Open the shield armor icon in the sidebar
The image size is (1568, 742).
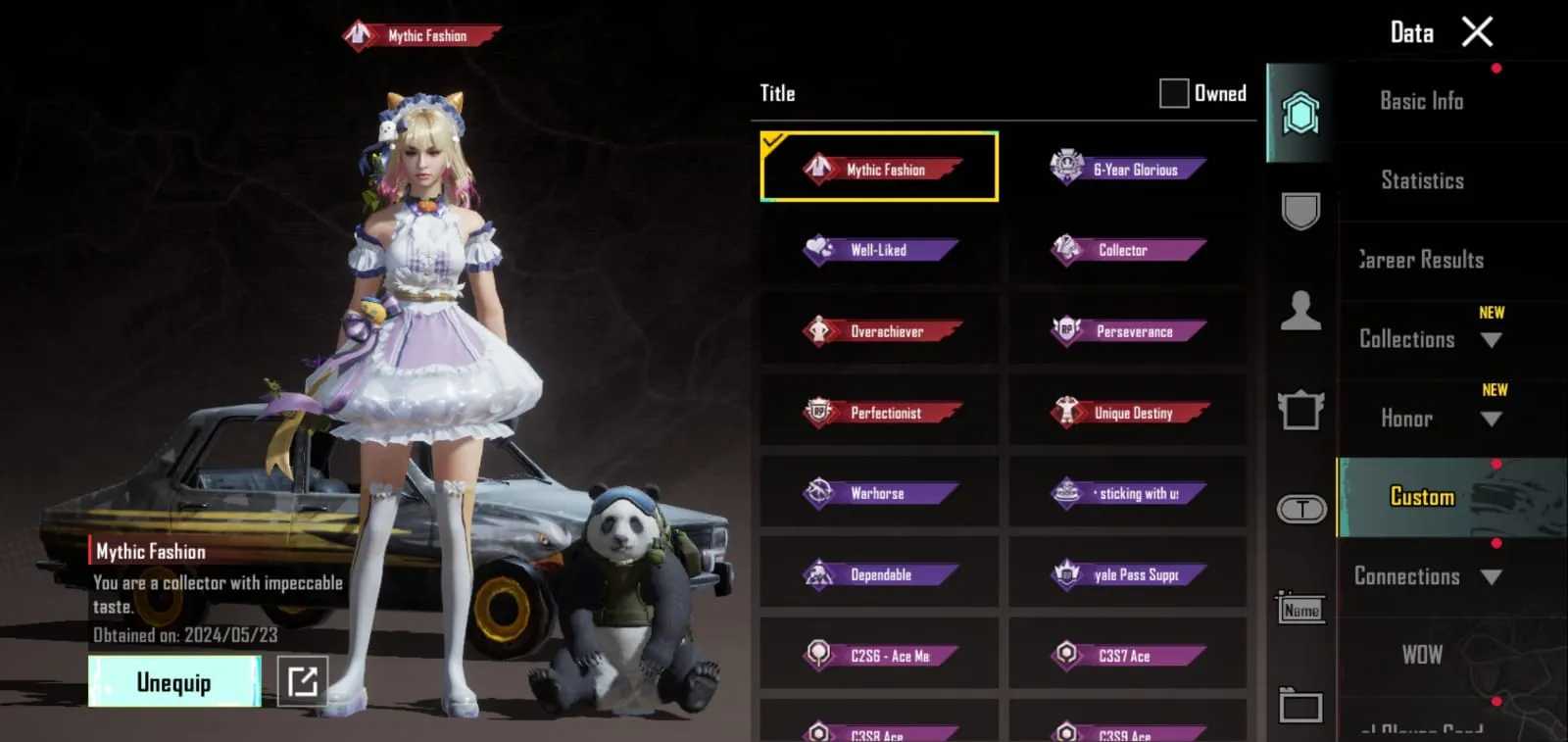click(1300, 210)
